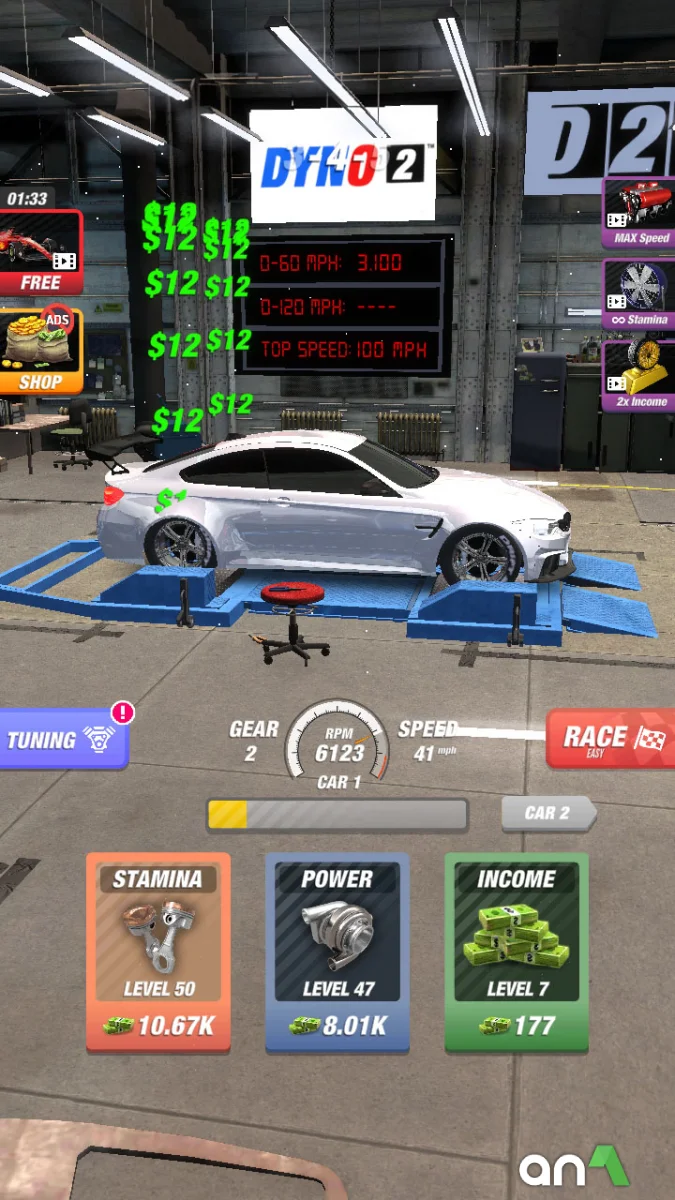Open the Tuning menu
The width and height of the screenshot is (675, 1200).
[62, 740]
